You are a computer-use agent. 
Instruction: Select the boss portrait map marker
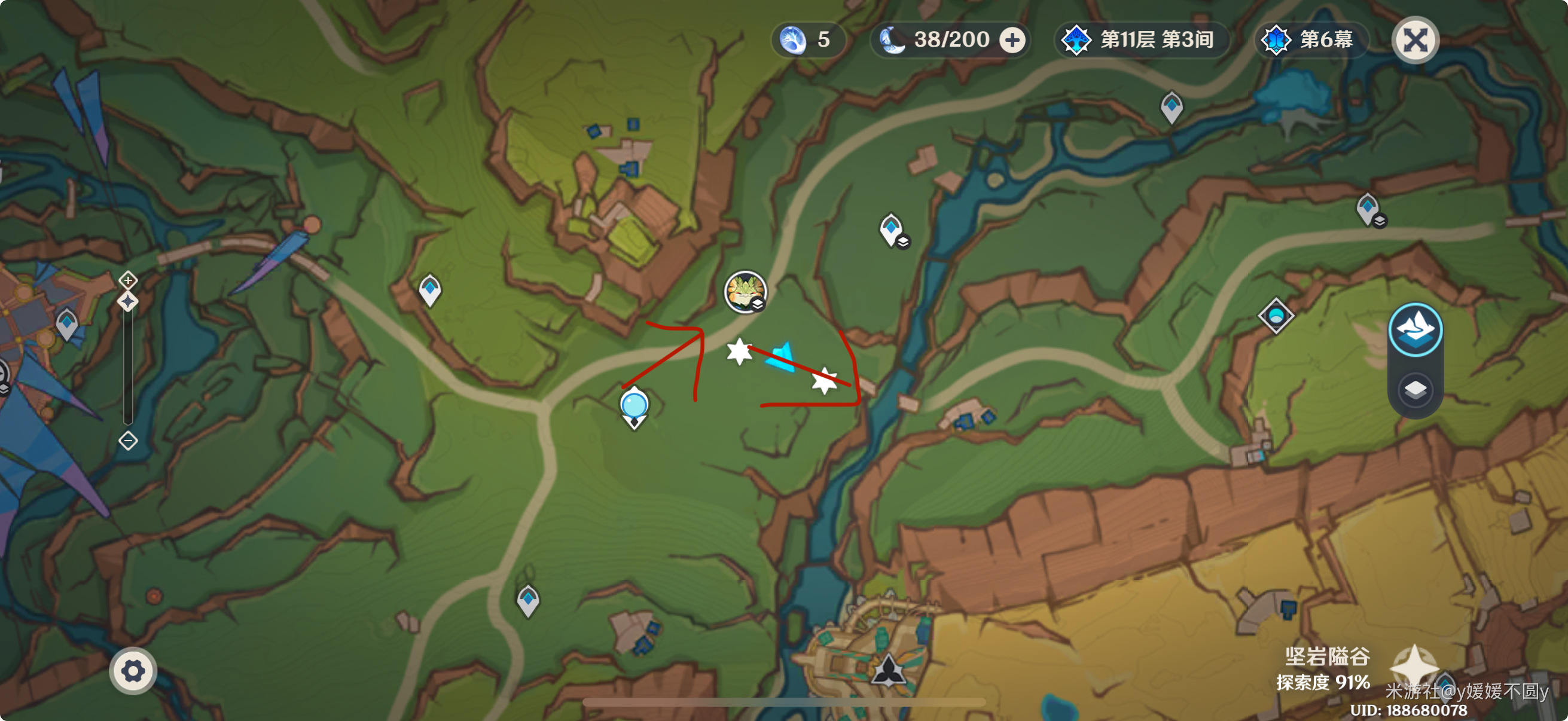[745, 291]
